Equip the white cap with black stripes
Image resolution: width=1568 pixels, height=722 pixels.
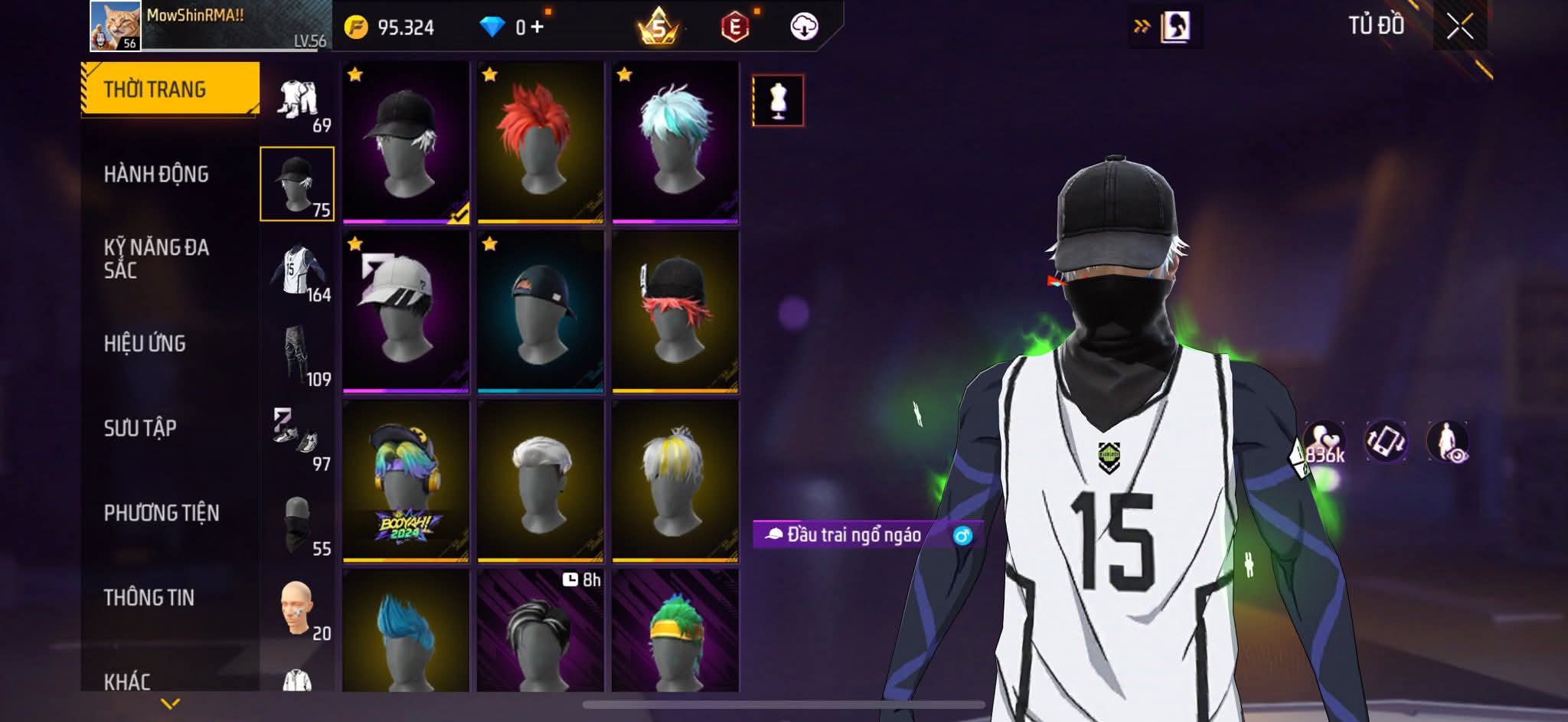[x=405, y=312]
